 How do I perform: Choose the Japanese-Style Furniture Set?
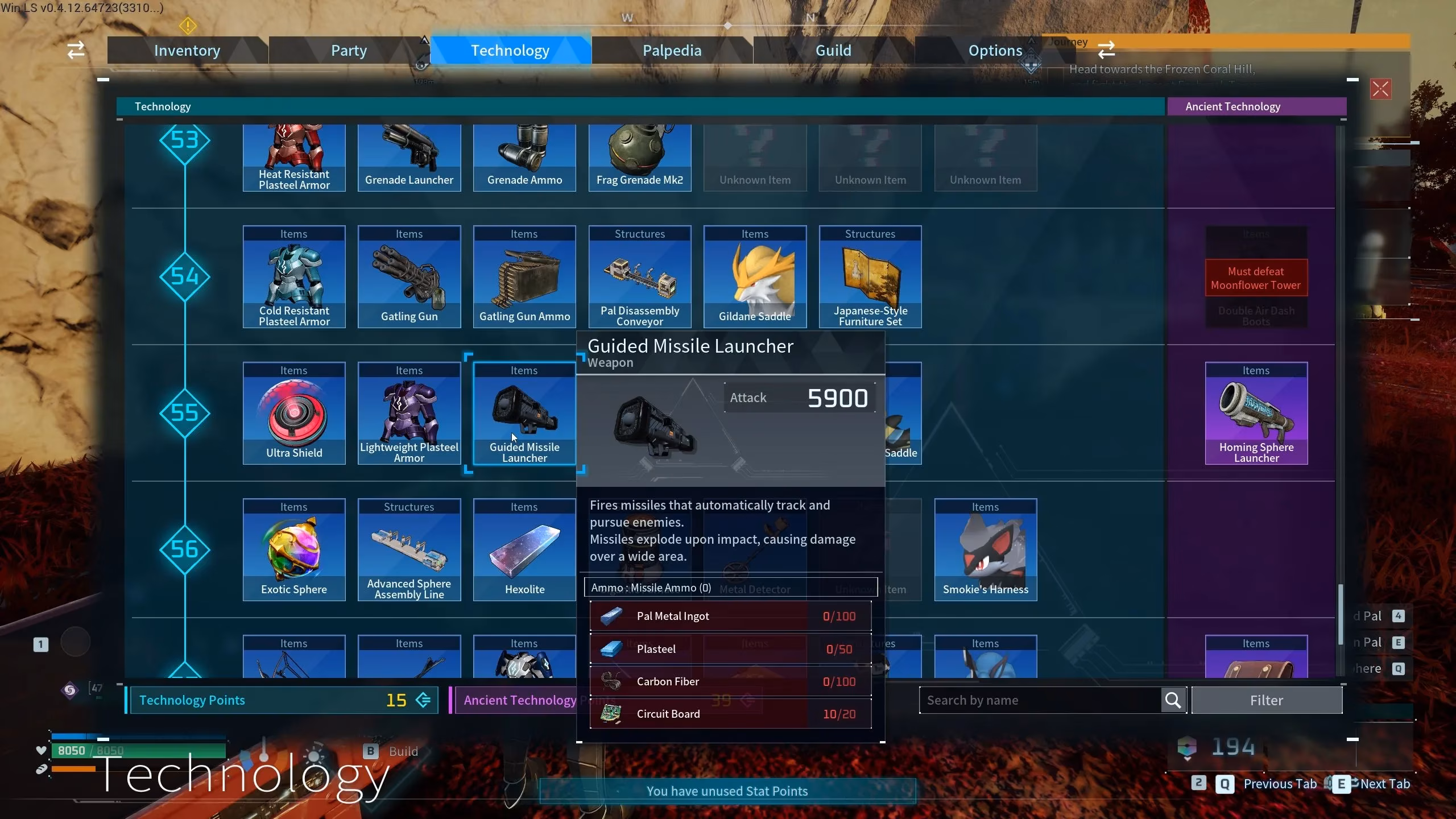click(870, 277)
